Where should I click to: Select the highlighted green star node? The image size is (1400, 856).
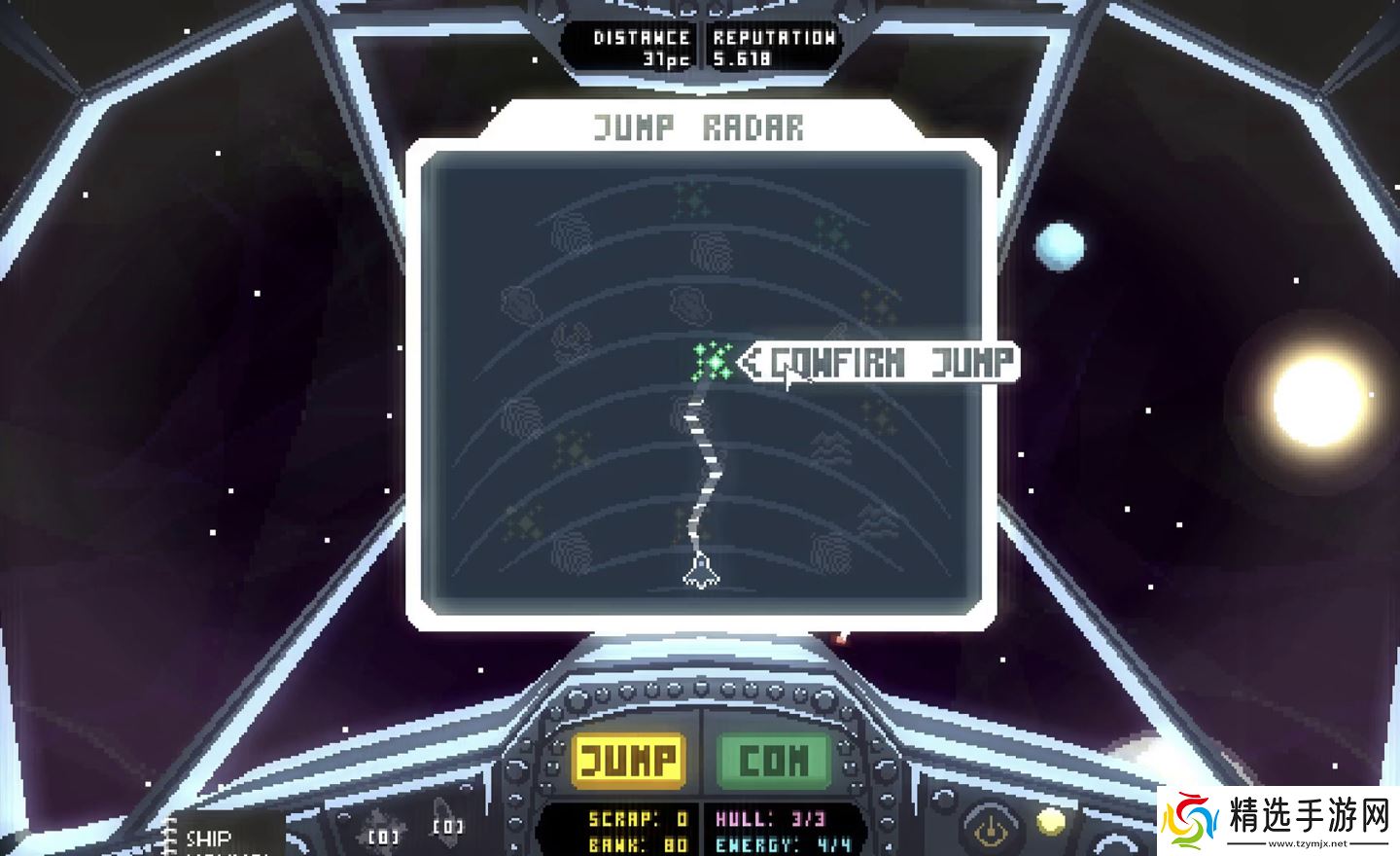coord(713,362)
